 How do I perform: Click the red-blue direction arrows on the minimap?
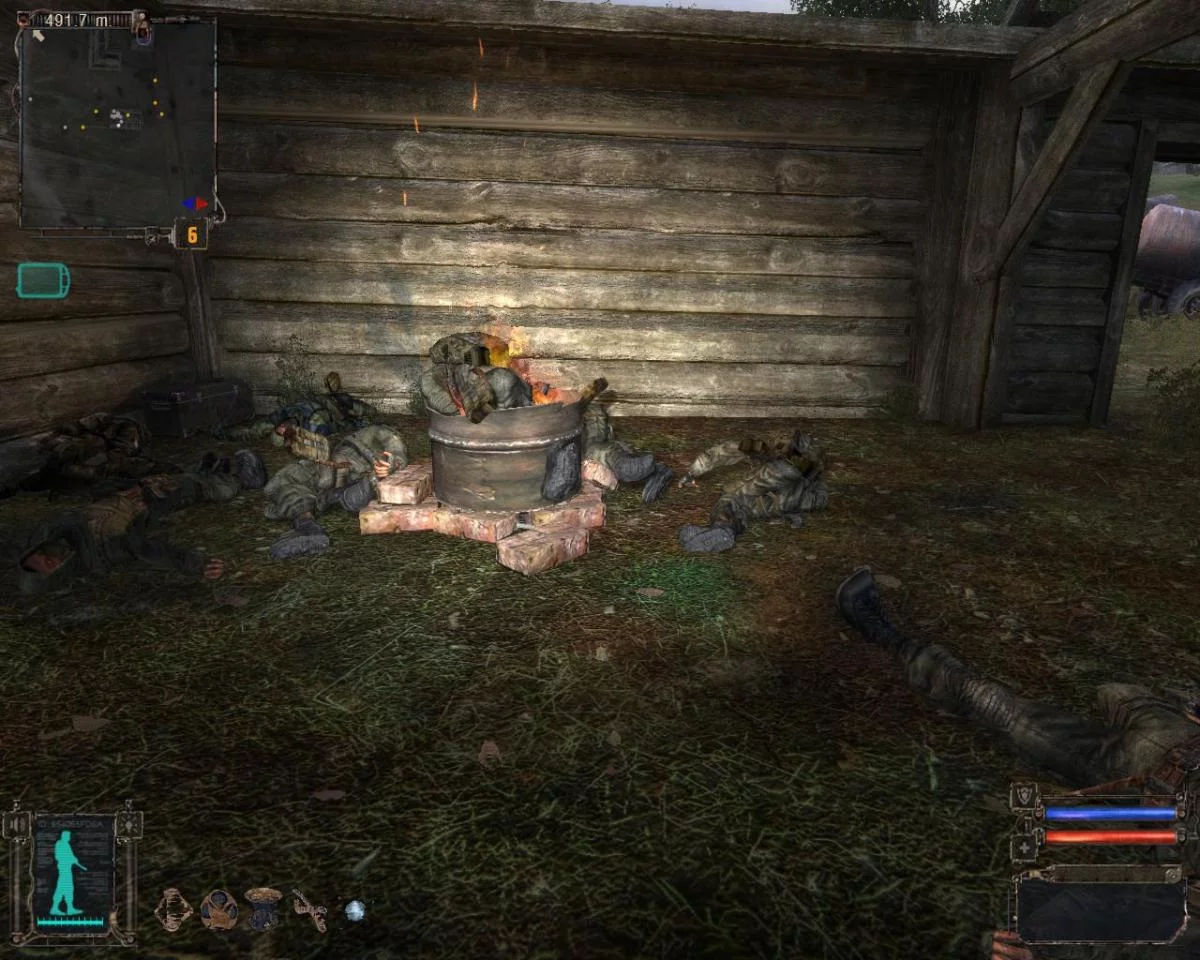click(195, 203)
